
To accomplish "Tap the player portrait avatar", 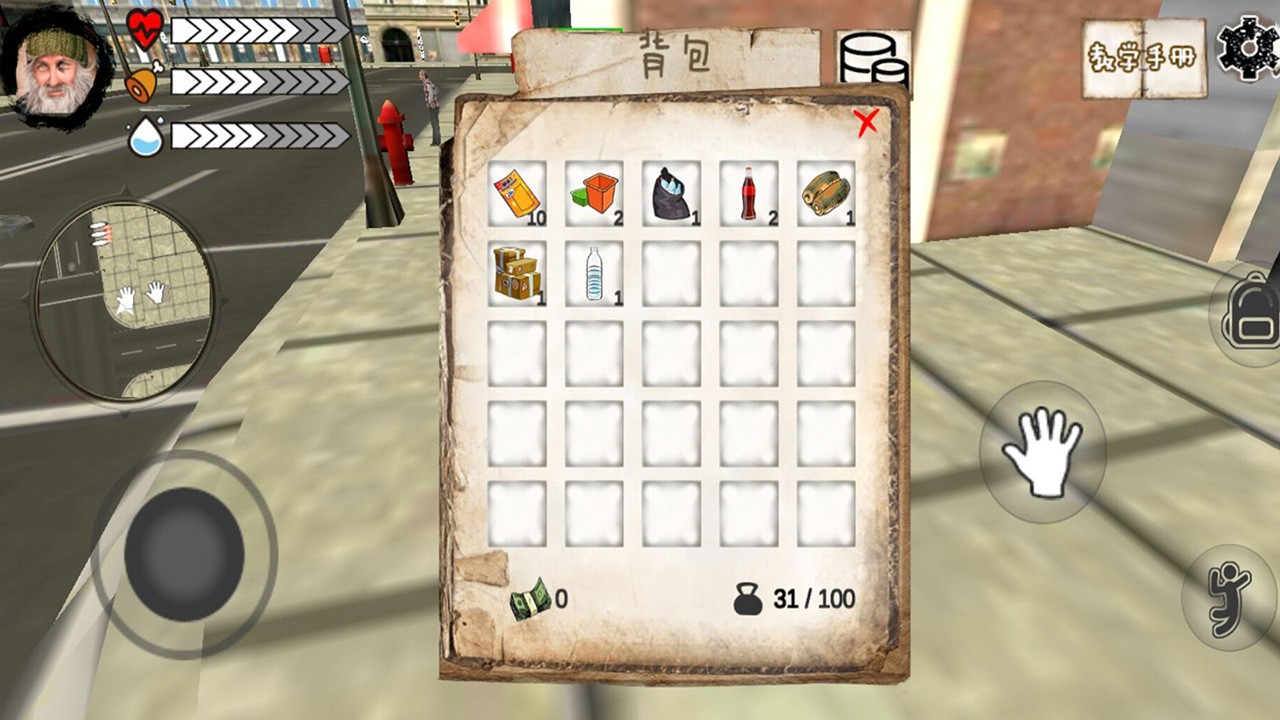I will [x=55, y=58].
